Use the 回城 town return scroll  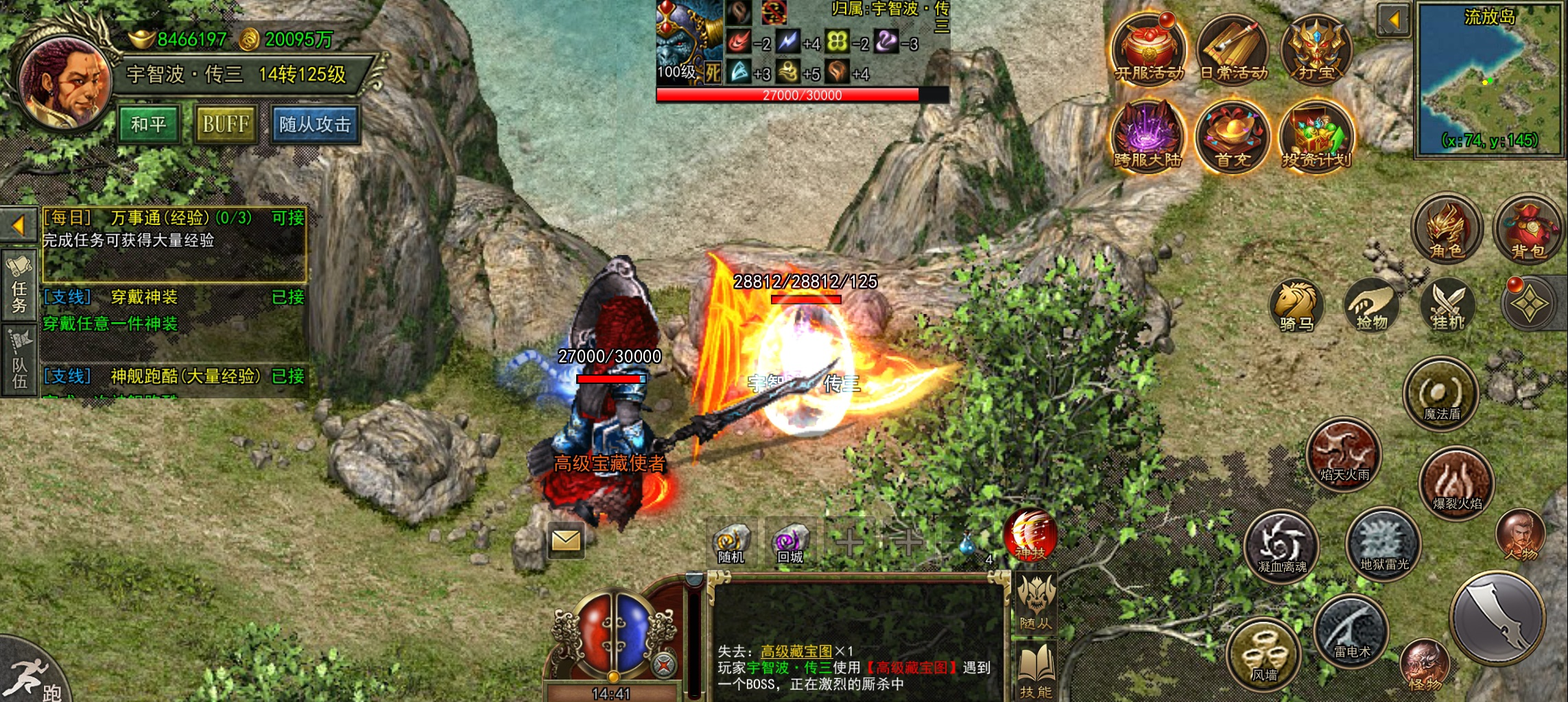(790, 543)
